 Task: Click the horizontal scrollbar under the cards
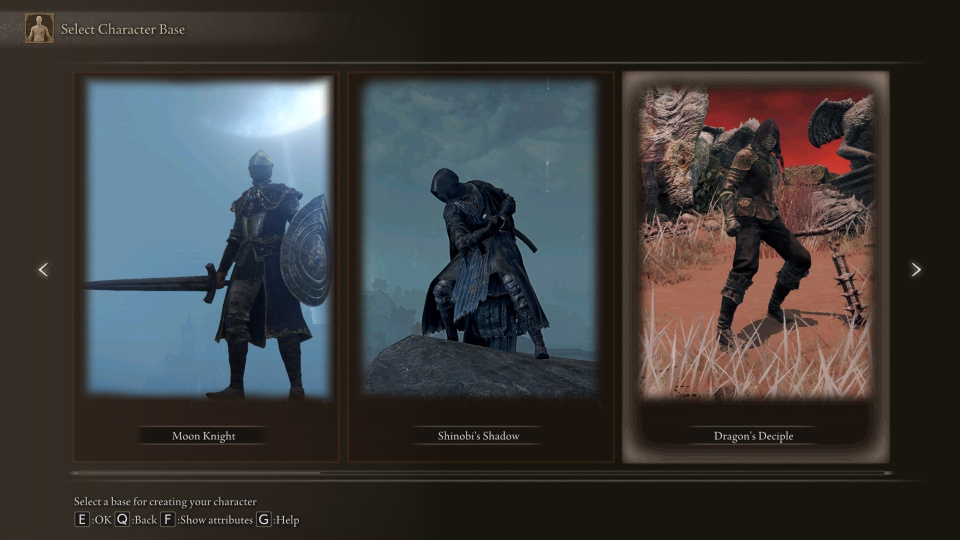[x=480, y=473]
